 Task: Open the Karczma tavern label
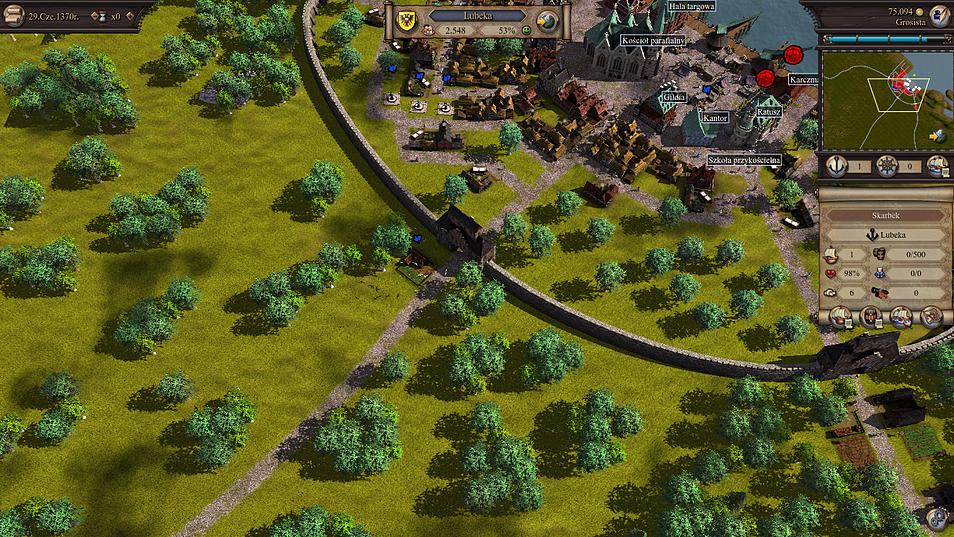[804, 77]
